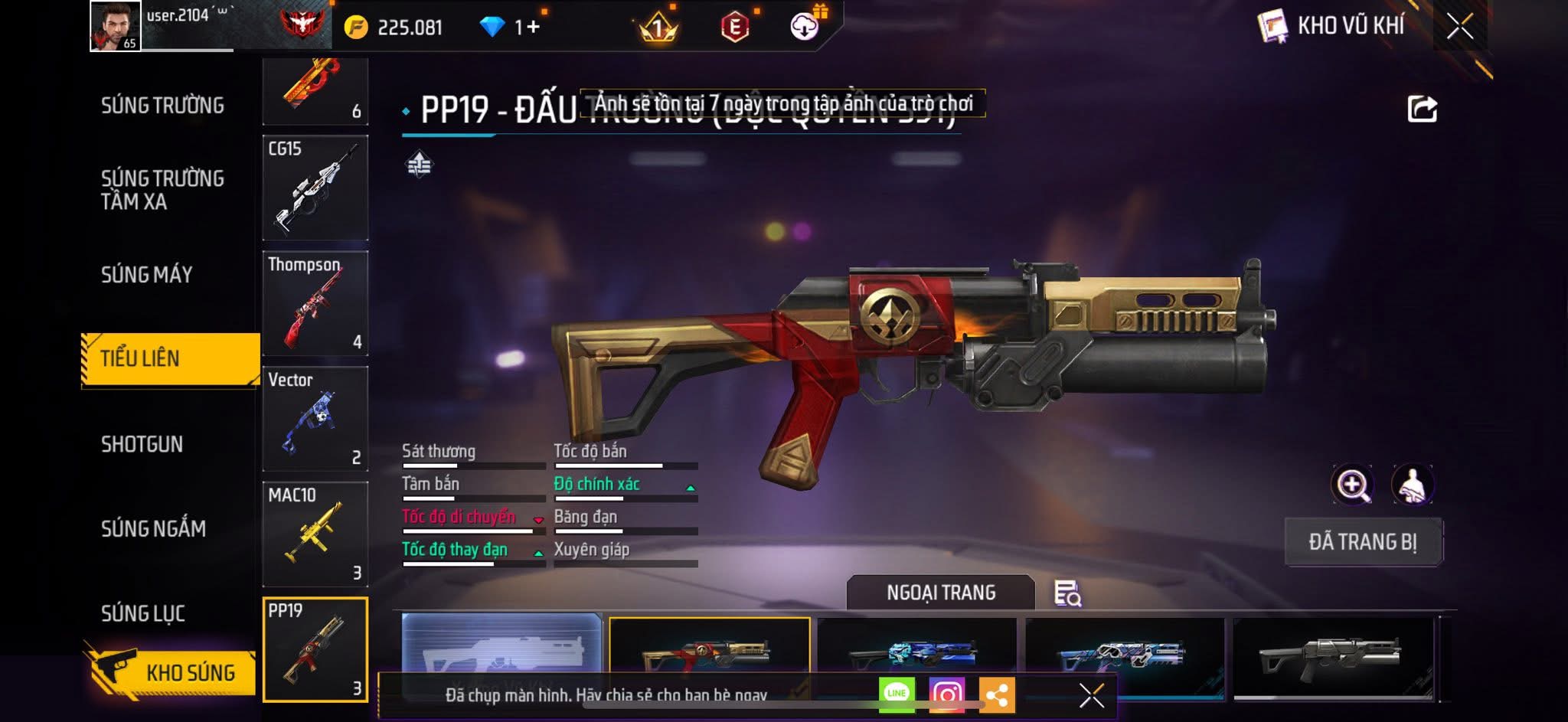The height and width of the screenshot is (722, 1568).
Task: Choose the Shotgun category
Action: tap(142, 444)
